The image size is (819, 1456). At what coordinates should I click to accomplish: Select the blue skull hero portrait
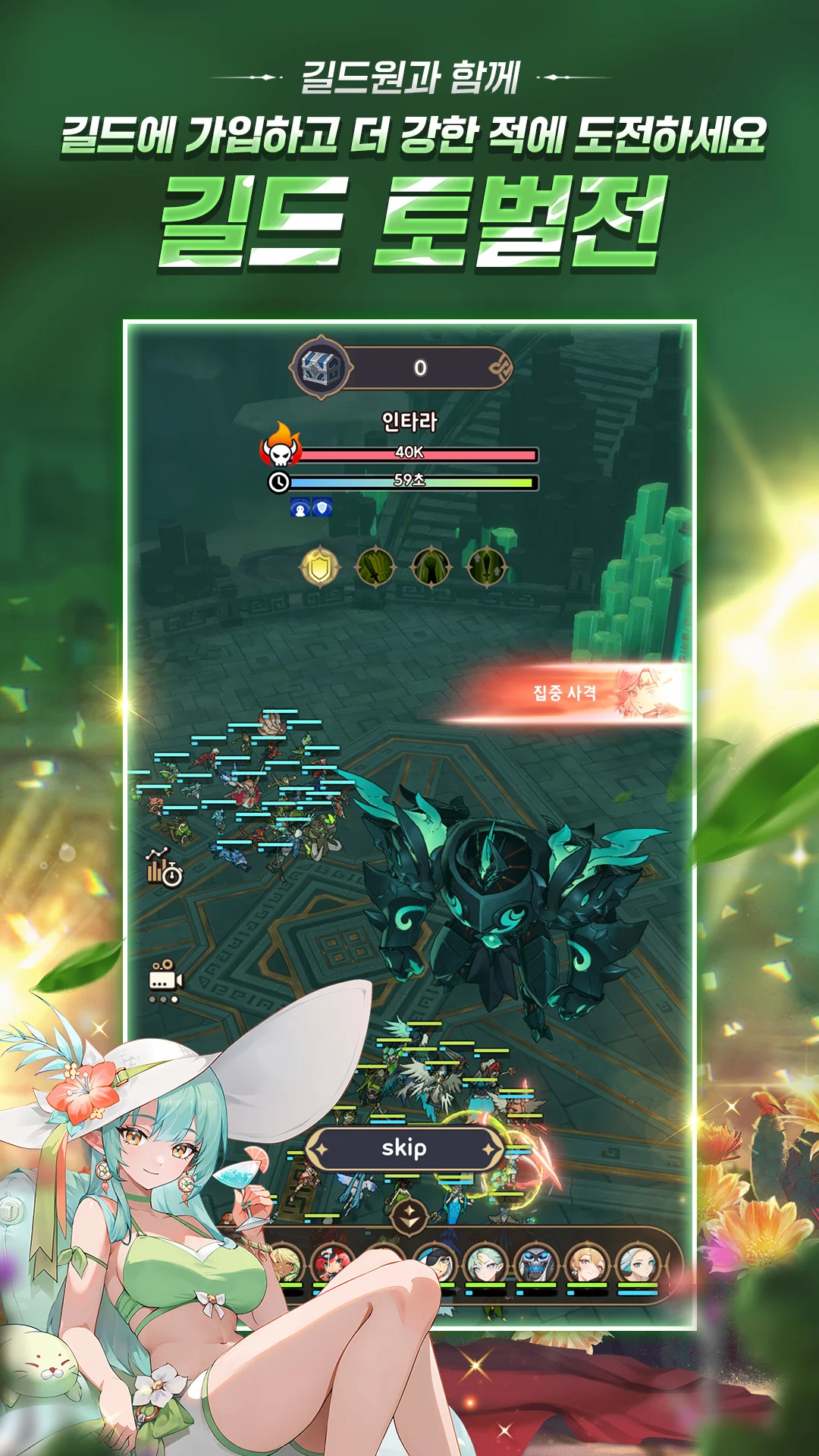536,1264
